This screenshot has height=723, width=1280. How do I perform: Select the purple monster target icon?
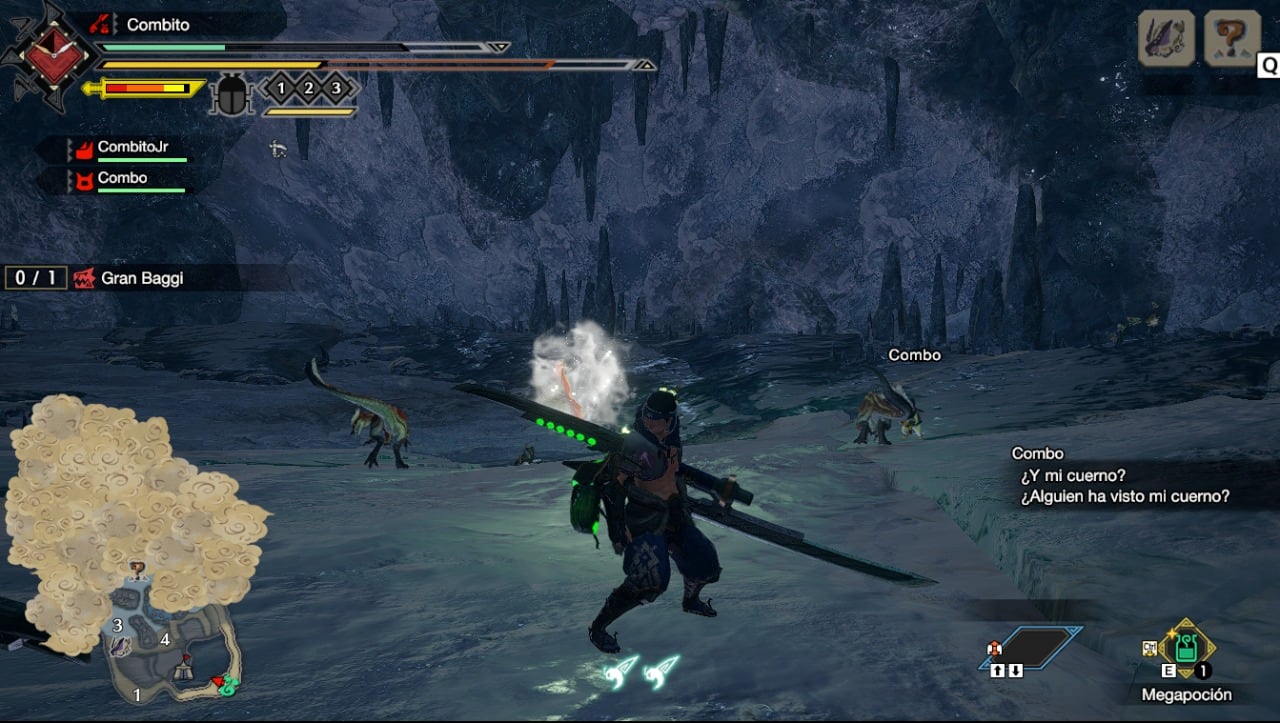coord(1166,39)
